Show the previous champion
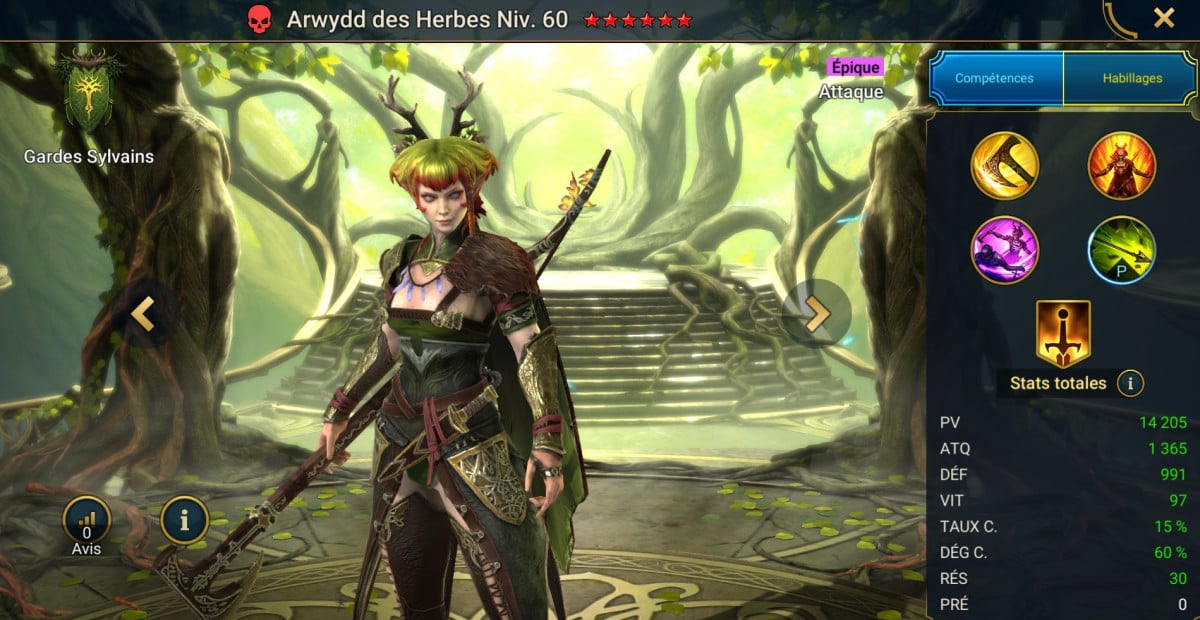Viewport: 1200px width, 620px height. click(x=143, y=314)
